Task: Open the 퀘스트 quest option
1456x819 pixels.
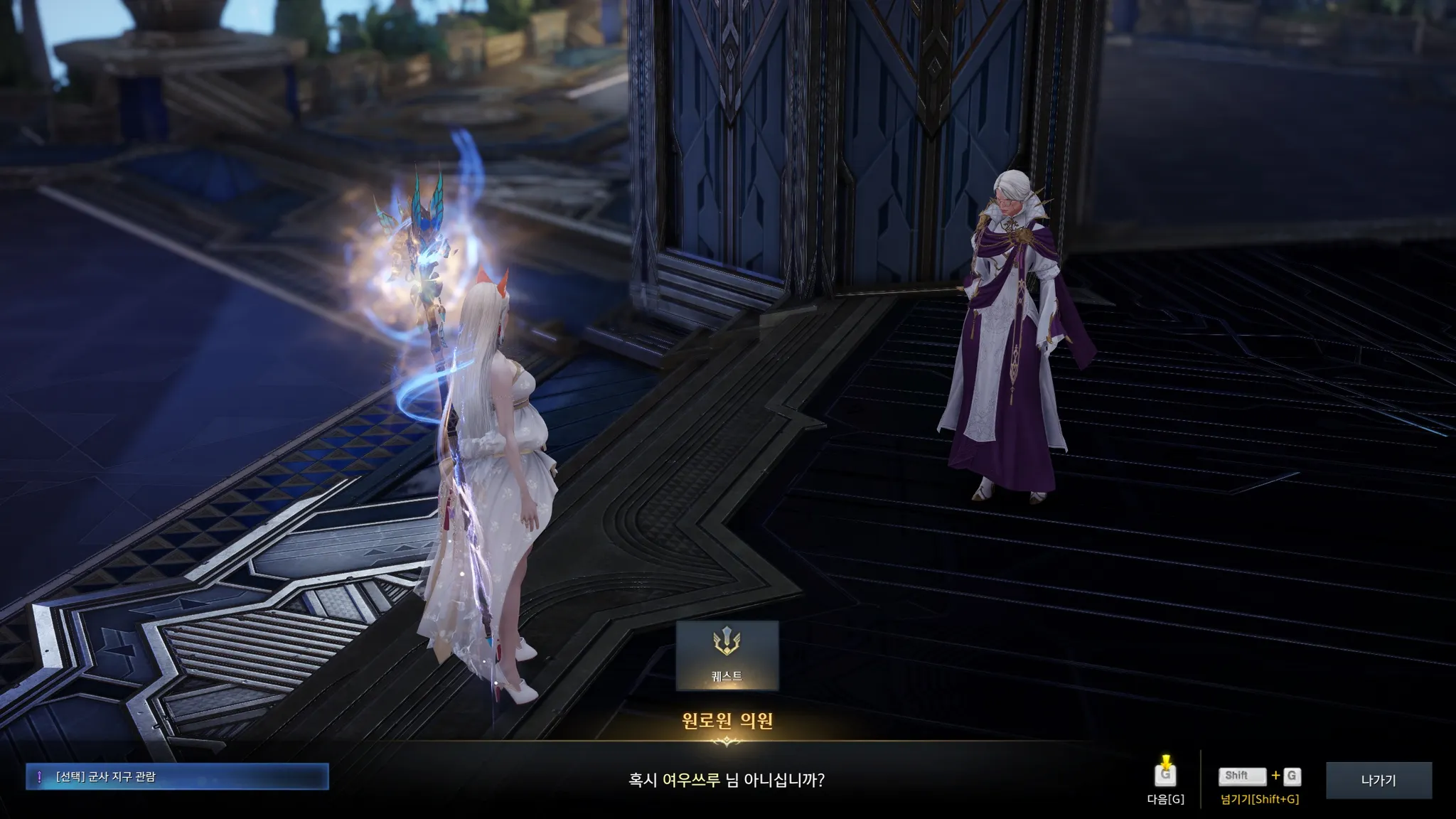Action: [x=727, y=655]
